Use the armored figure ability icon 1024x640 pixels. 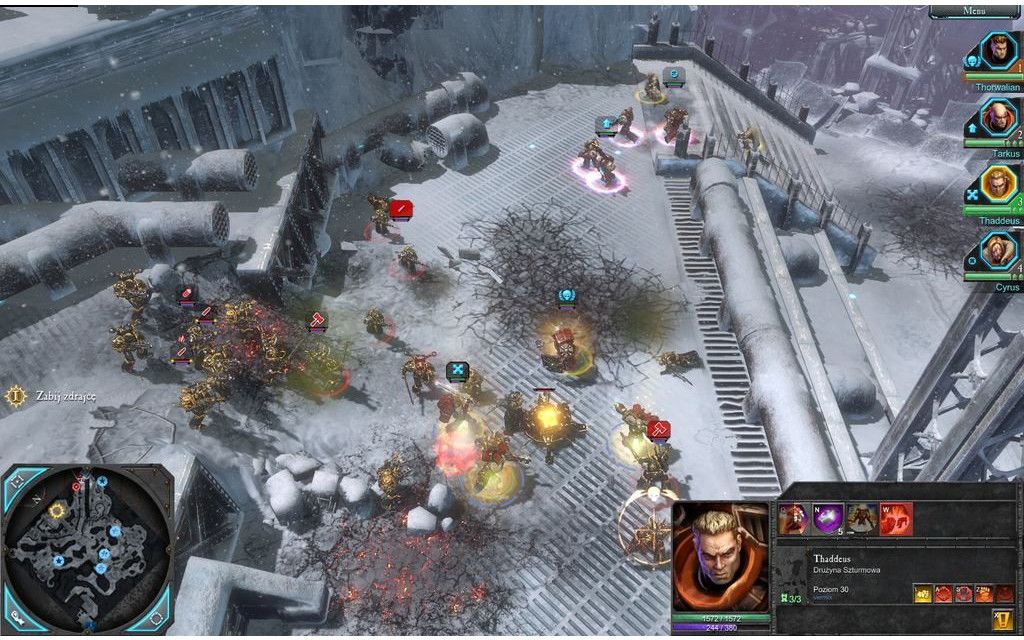tap(861, 518)
